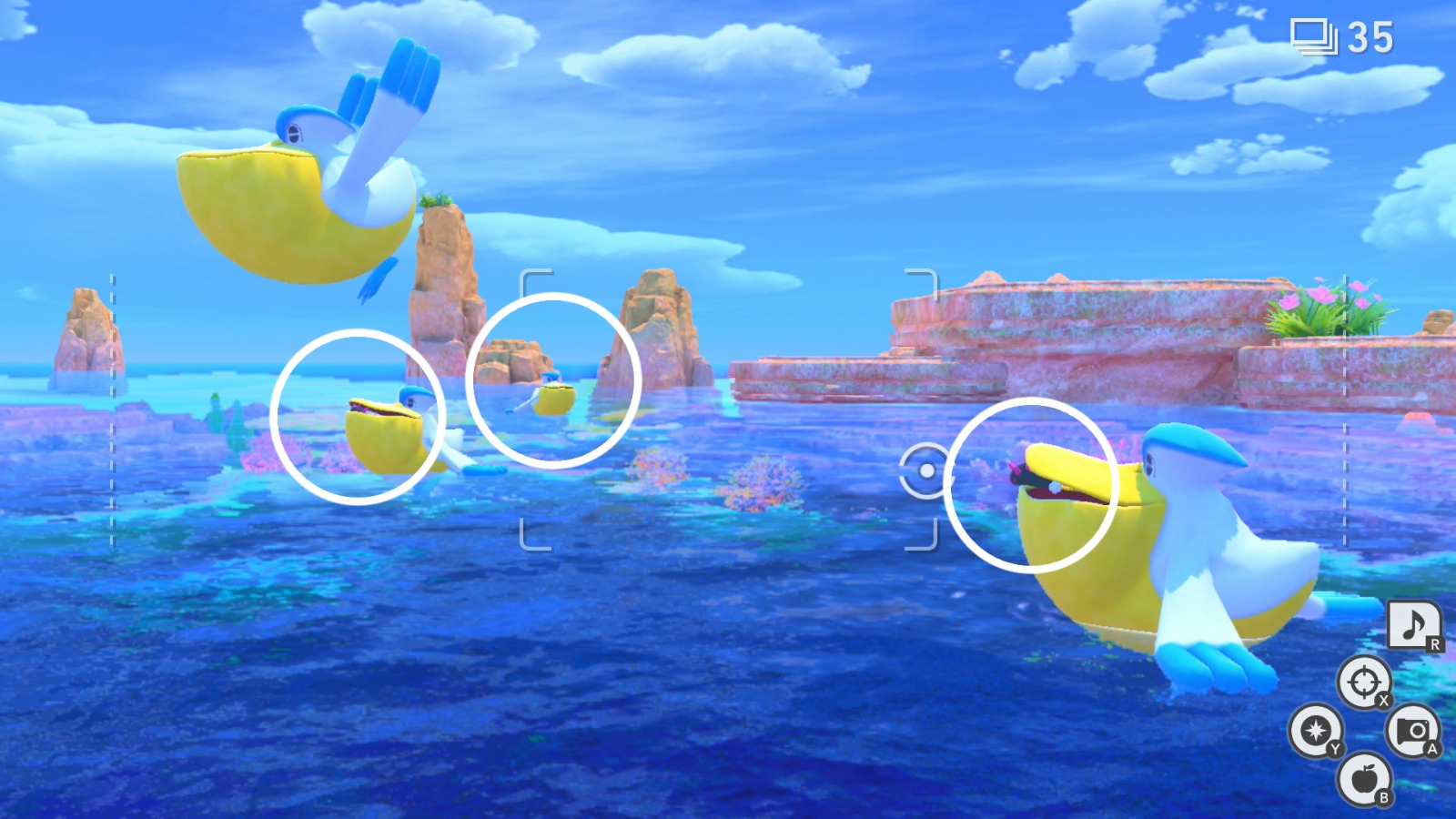This screenshot has width=1456, height=819.
Task: Click the R label on the music button
Action: coord(1434,642)
